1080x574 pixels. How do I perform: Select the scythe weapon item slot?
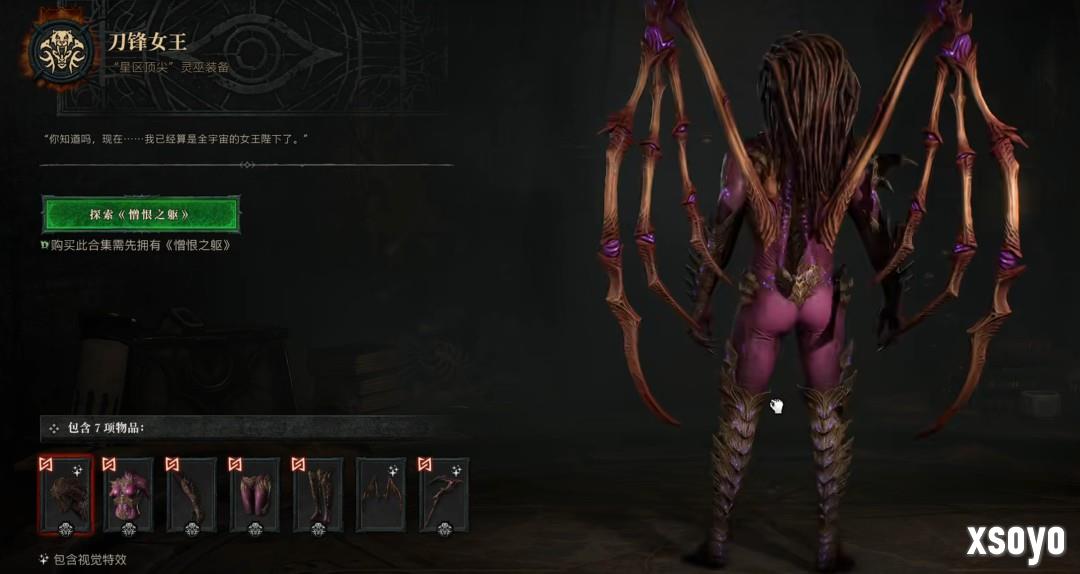pos(444,495)
